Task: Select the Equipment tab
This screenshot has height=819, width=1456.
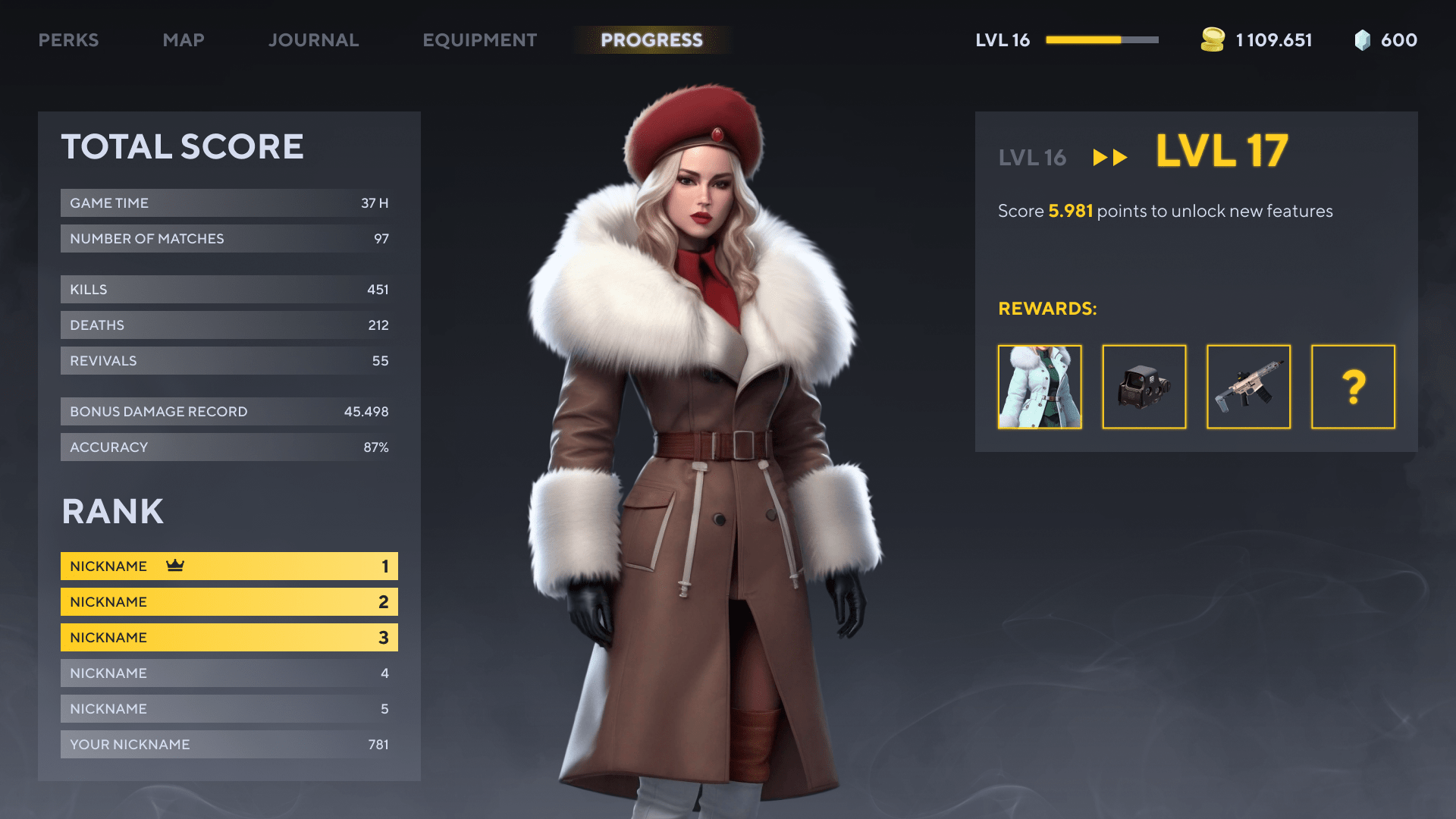Action: 479,40
